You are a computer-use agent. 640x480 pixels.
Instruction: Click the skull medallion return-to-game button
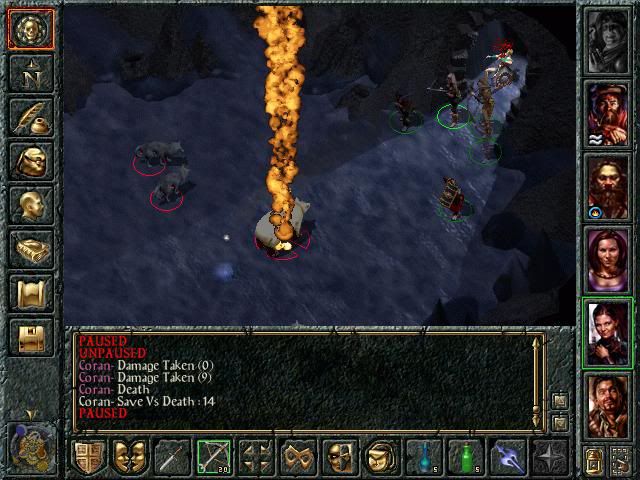coord(30,30)
